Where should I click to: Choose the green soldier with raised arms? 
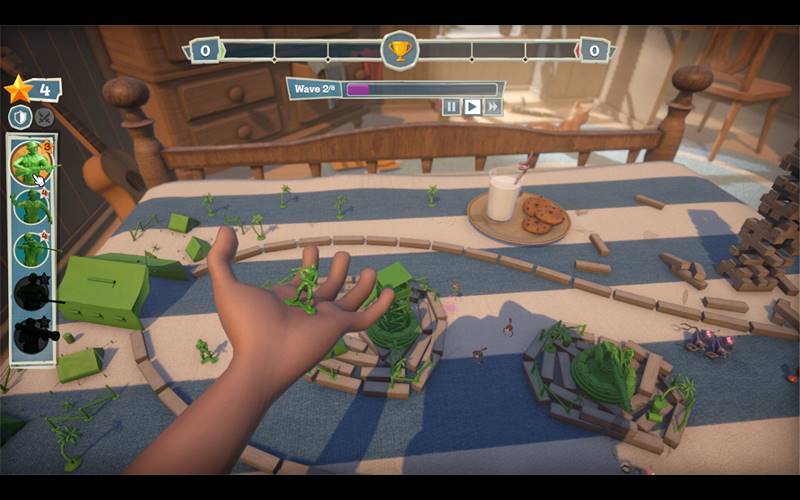coord(32,207)
